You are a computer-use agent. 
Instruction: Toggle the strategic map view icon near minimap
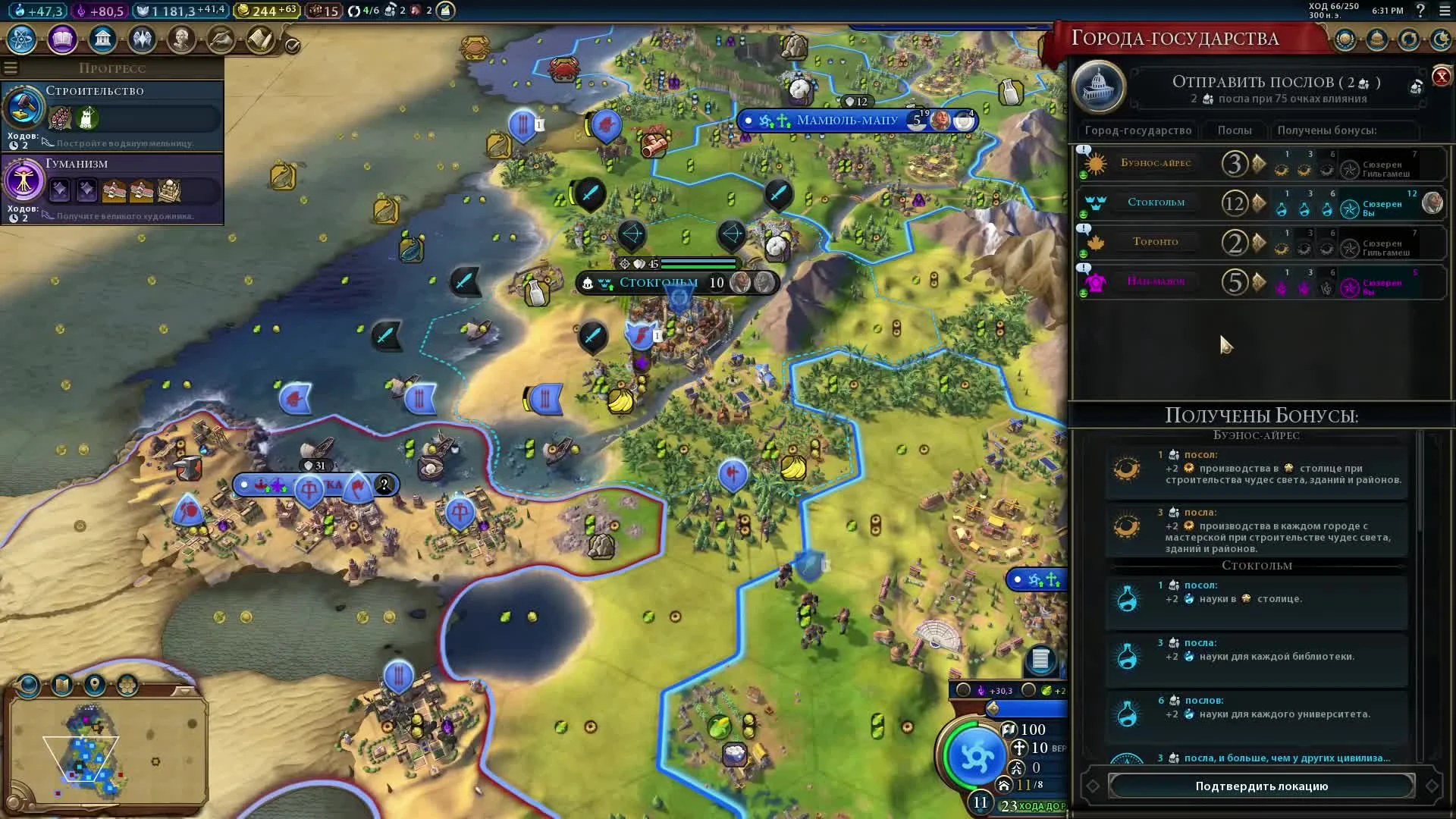point(126,685)
